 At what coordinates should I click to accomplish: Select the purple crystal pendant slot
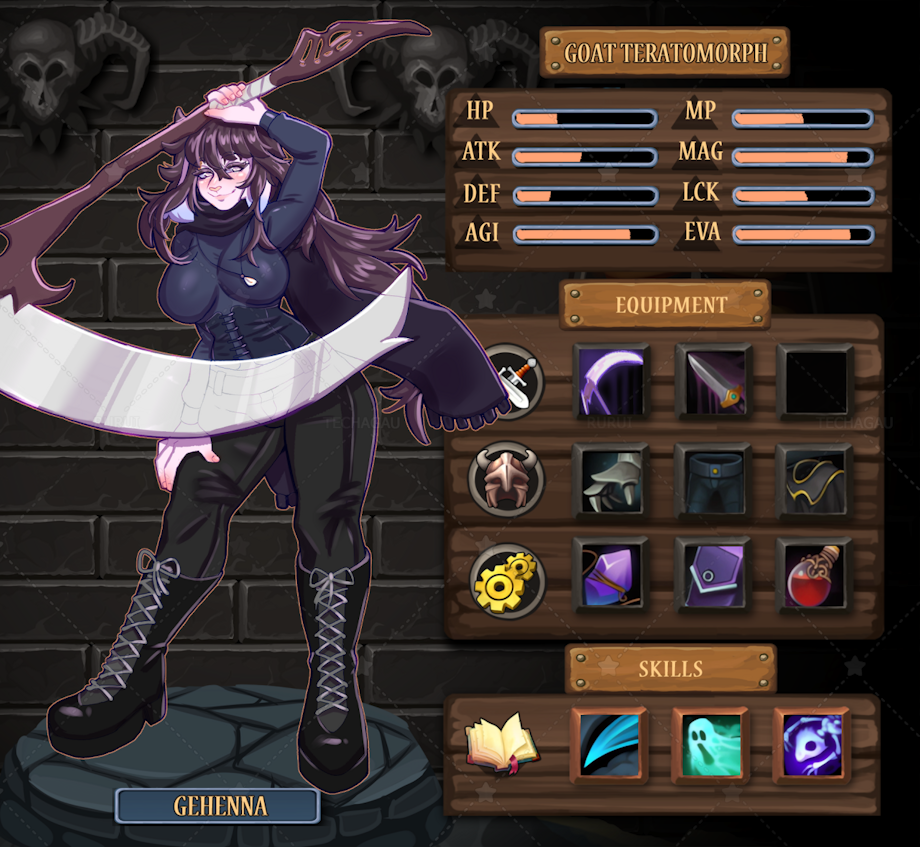(611, 576)
